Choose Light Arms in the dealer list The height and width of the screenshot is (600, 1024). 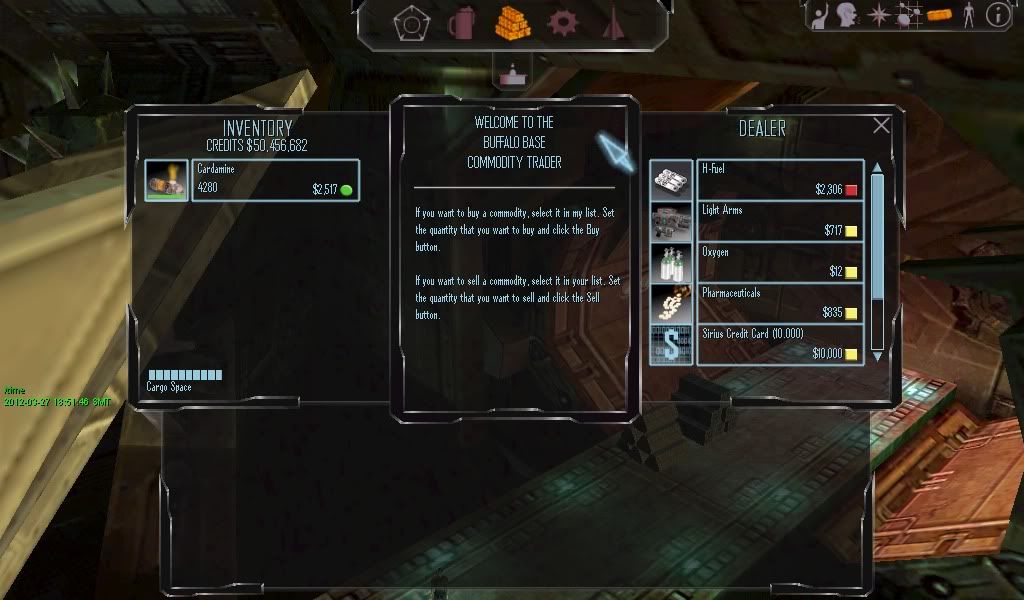click(x=780, y=222)
